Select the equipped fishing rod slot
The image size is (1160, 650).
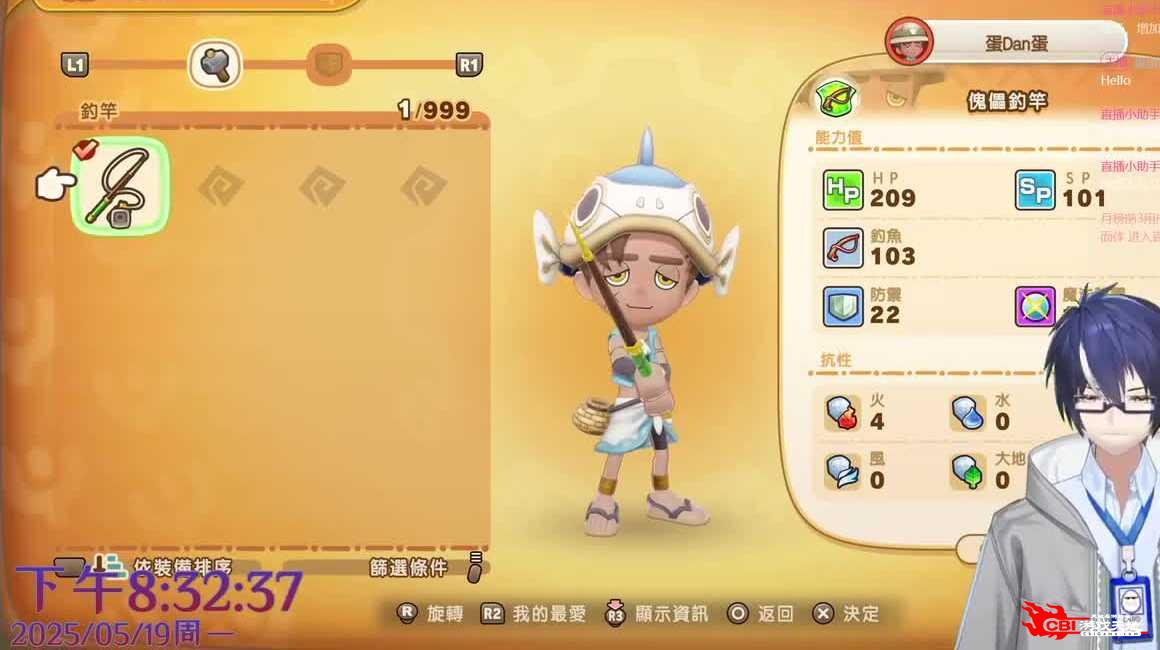pyautogui.click(x=120, y=185)
